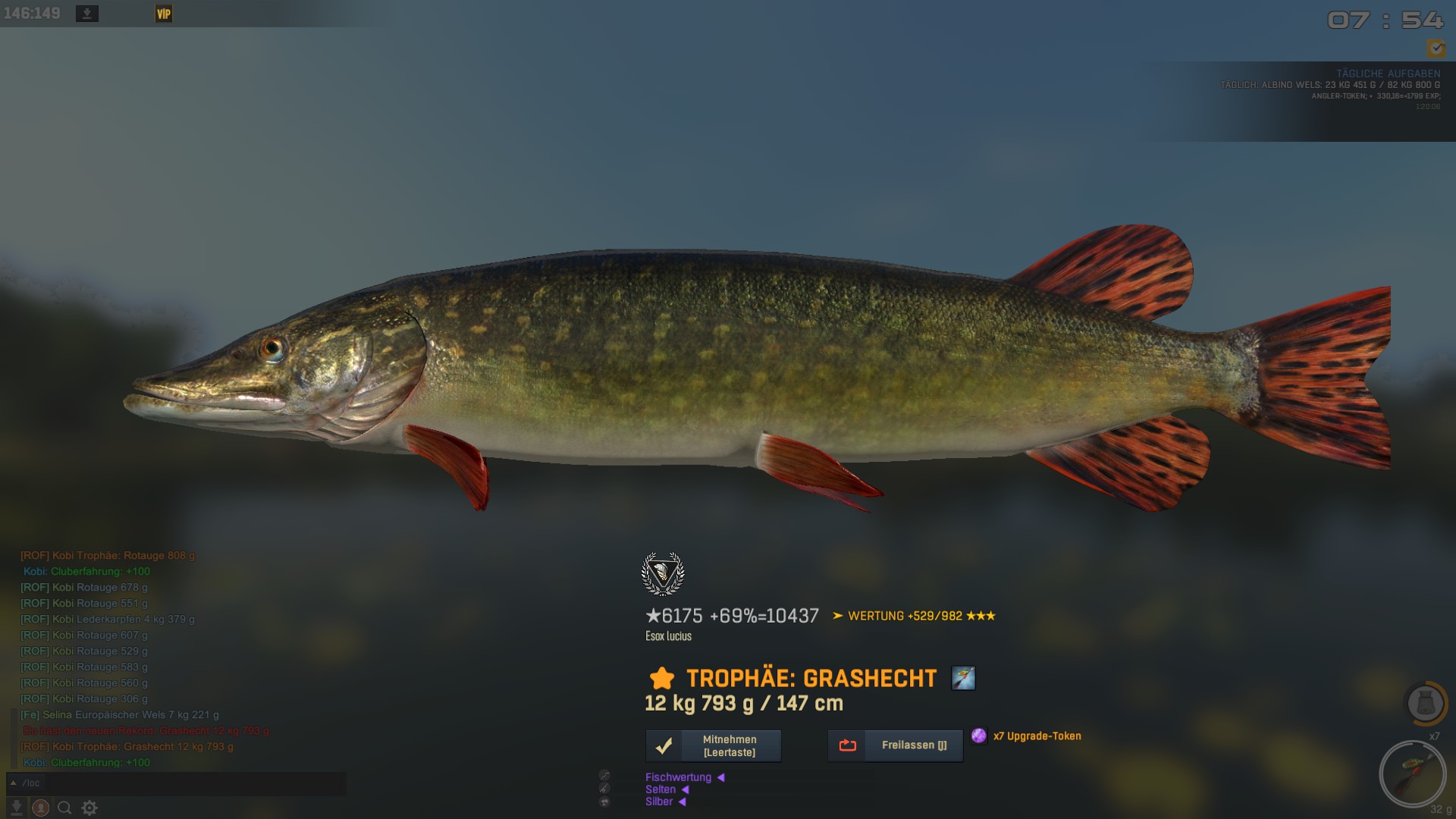Expand the chat channel selector arrow
This screenshot has width=1456, height=819.
[13, 783]
